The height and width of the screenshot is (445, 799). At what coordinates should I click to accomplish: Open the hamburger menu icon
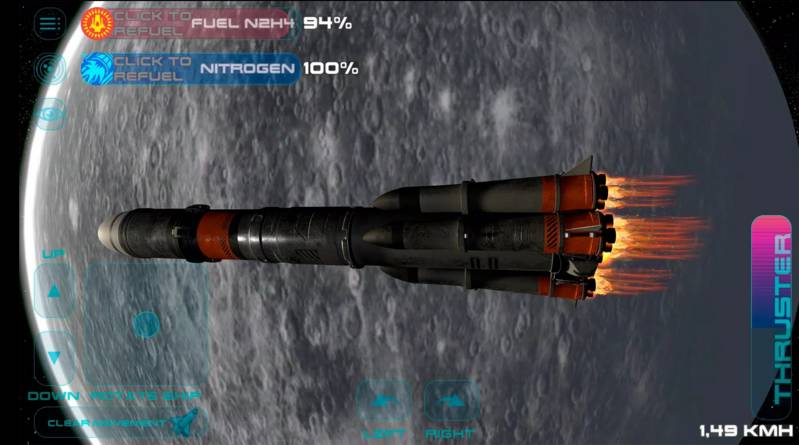point(50,23)
